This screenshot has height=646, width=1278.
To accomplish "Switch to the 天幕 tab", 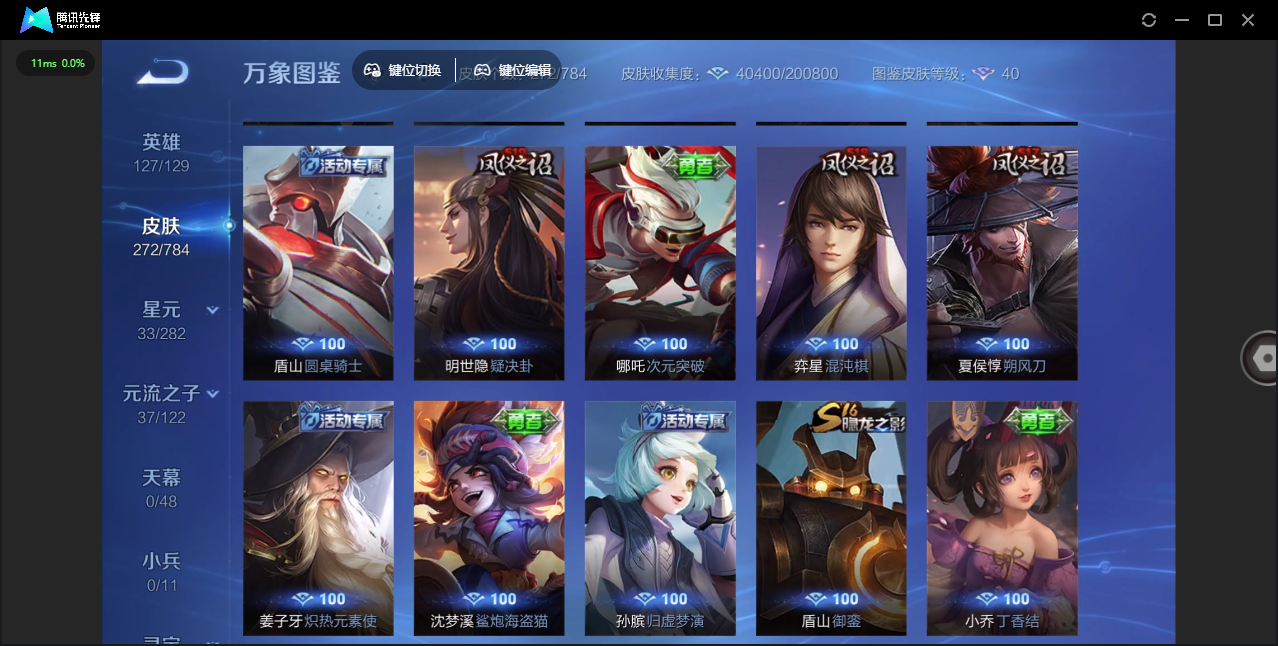I will tap(161, 488).
